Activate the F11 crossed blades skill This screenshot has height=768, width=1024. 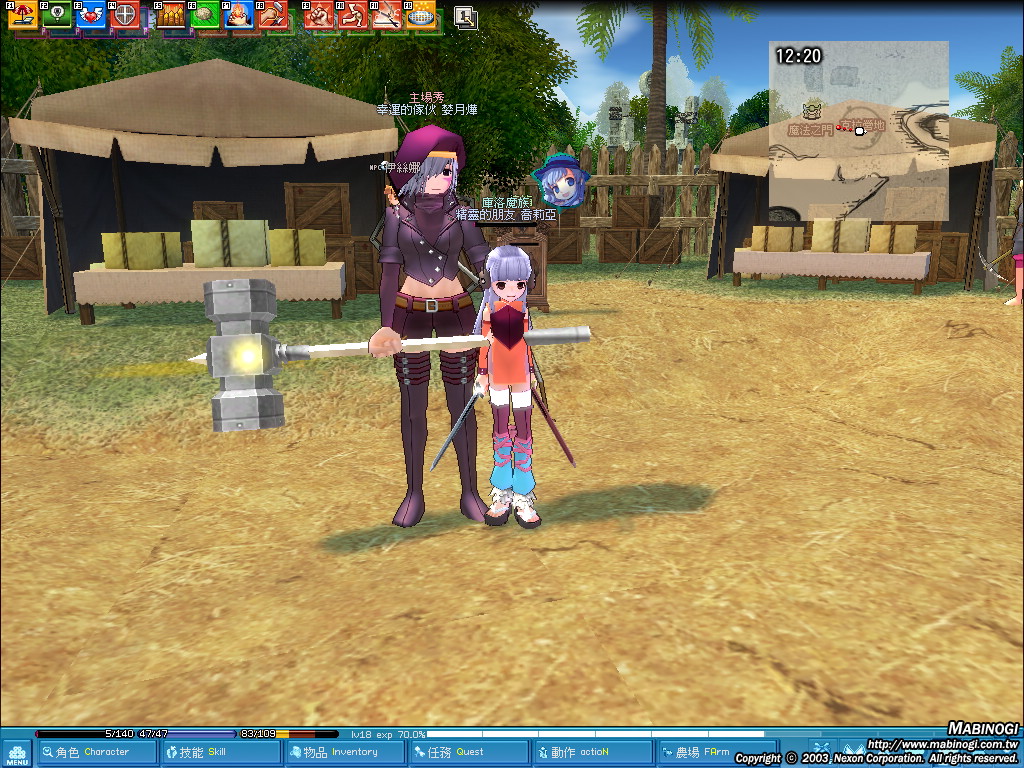(387, 14)
